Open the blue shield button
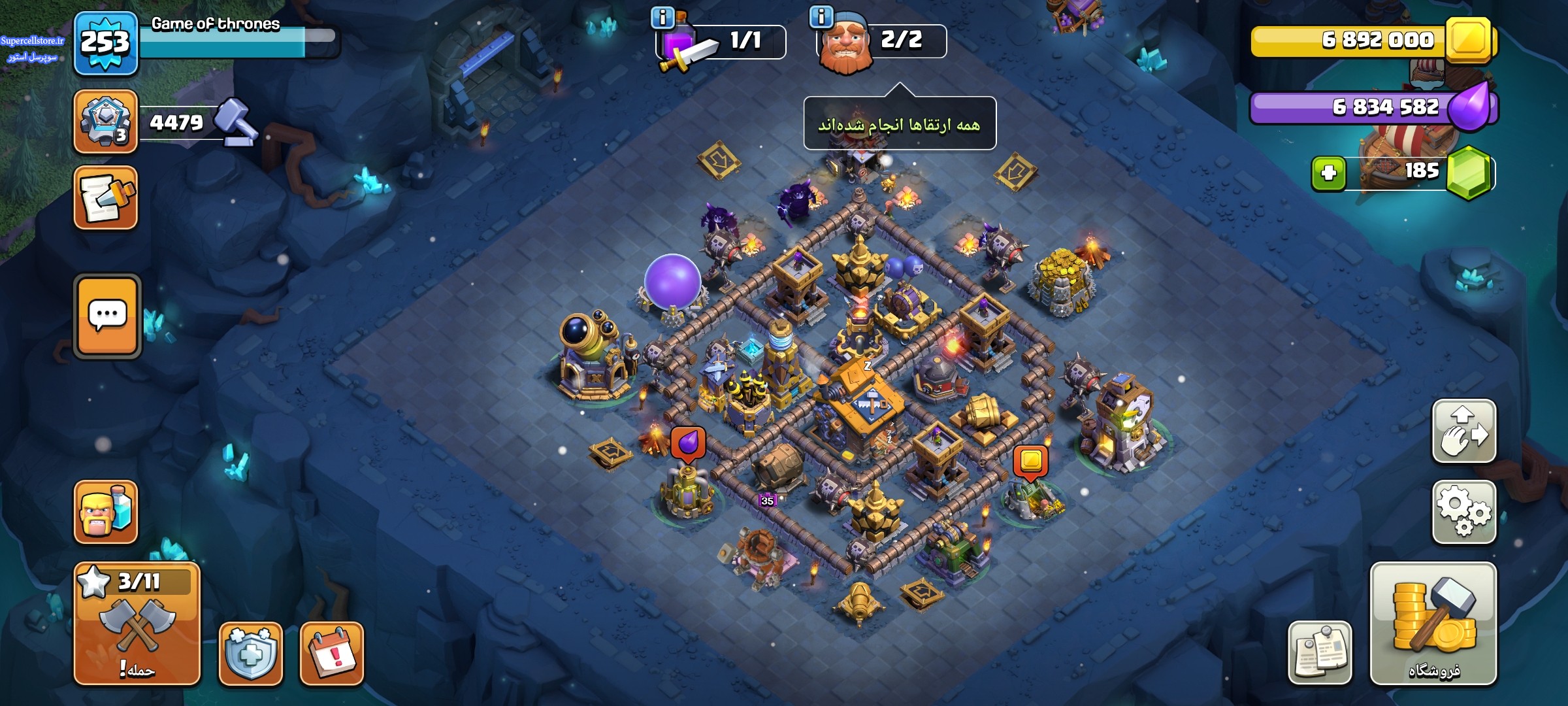Viewport: 1568px width, 706px height. (x=250, y=653)
